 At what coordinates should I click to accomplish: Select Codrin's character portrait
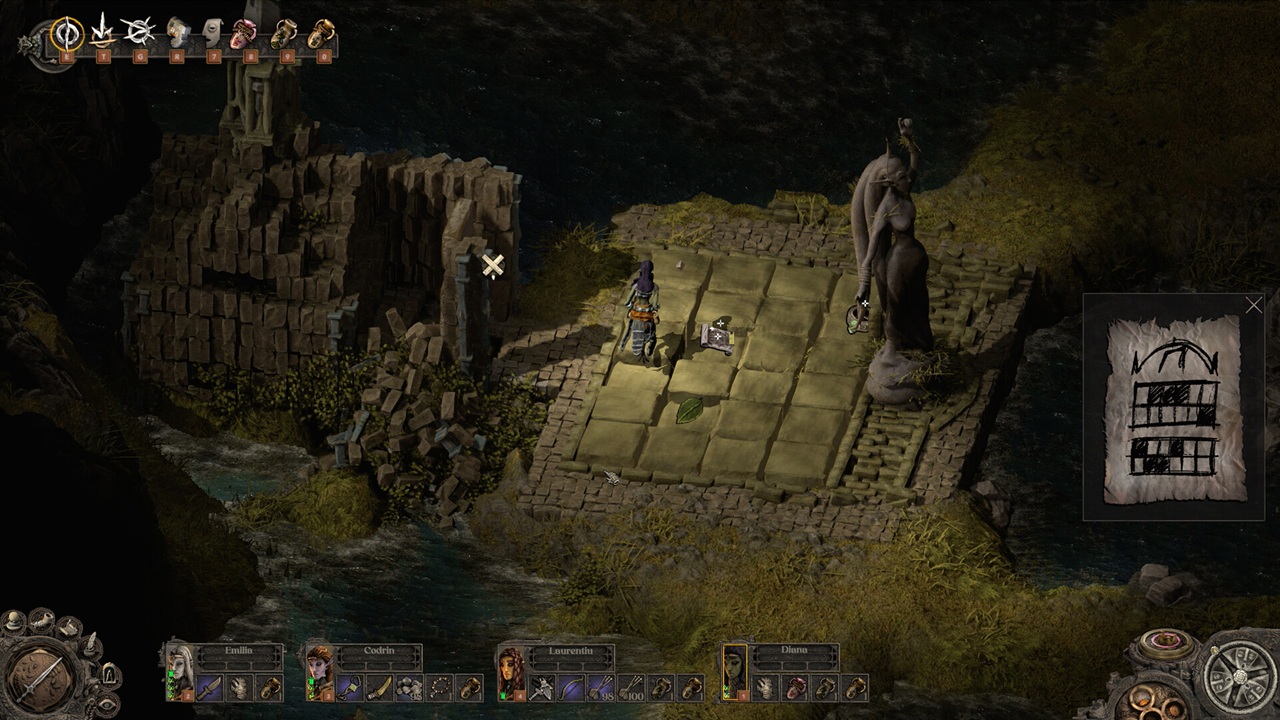[x=320, y=671]
